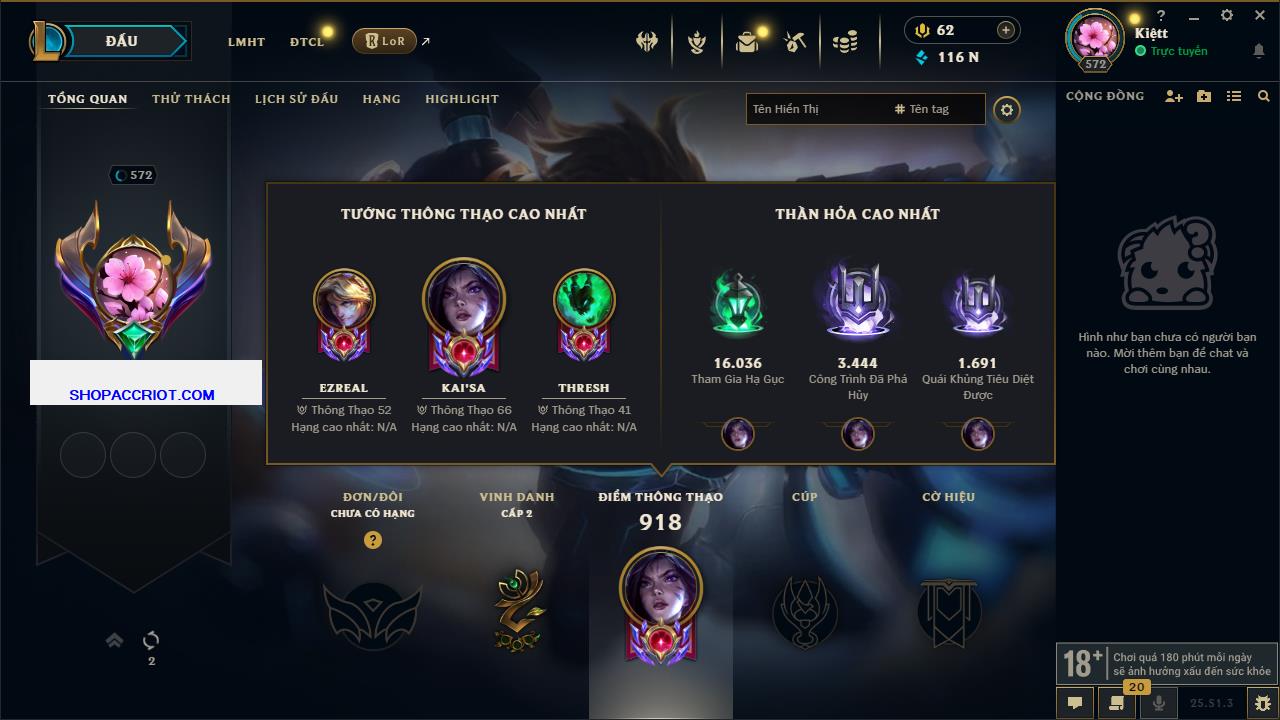The height and width of the screenshot is (720, 1280).
Task: Open the Thử Thách tab
Action: coord(191,99)
